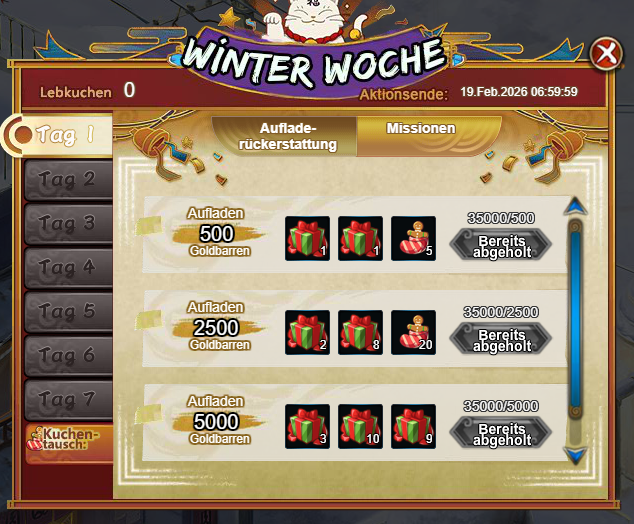Screen dimensions: 634x524
Task: Show the Tag 4 tab
Action: tap(68, 268)
